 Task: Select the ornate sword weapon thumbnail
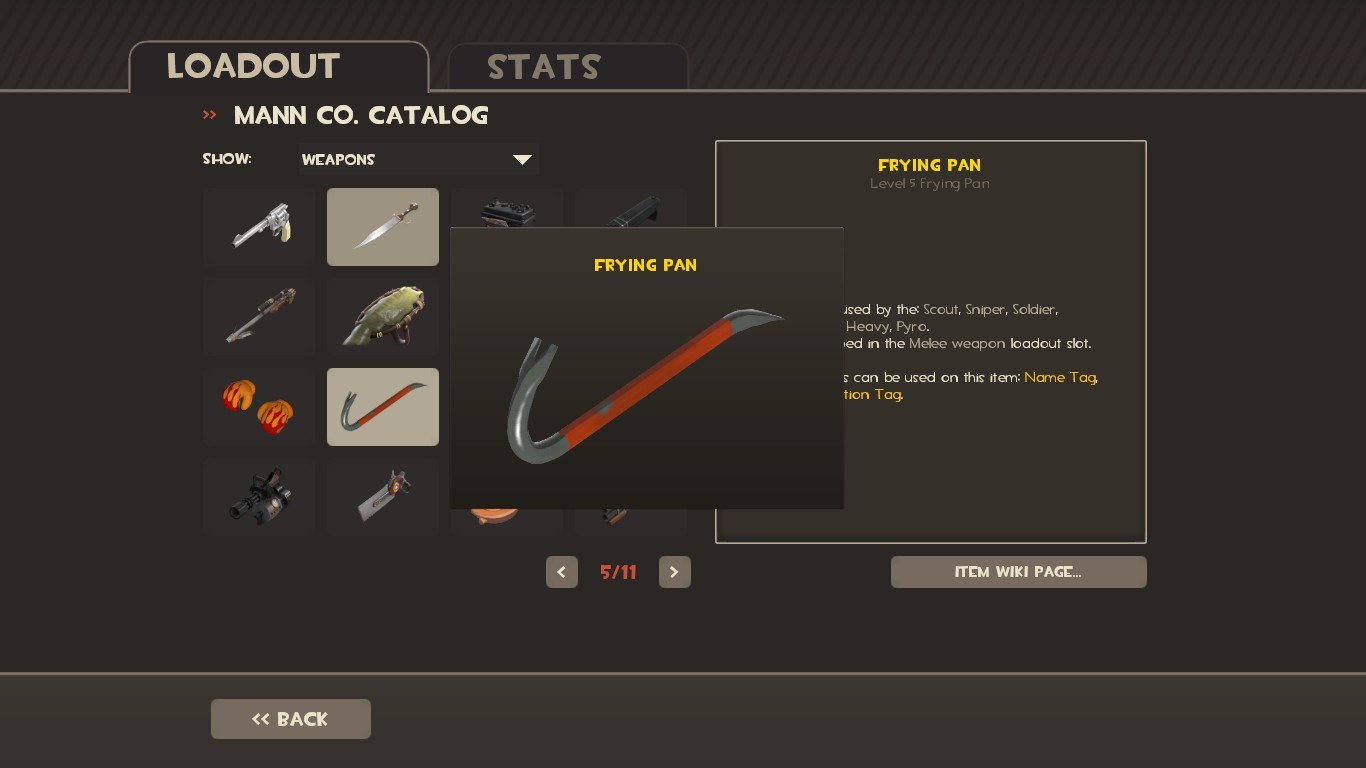[x=382, y=227]
